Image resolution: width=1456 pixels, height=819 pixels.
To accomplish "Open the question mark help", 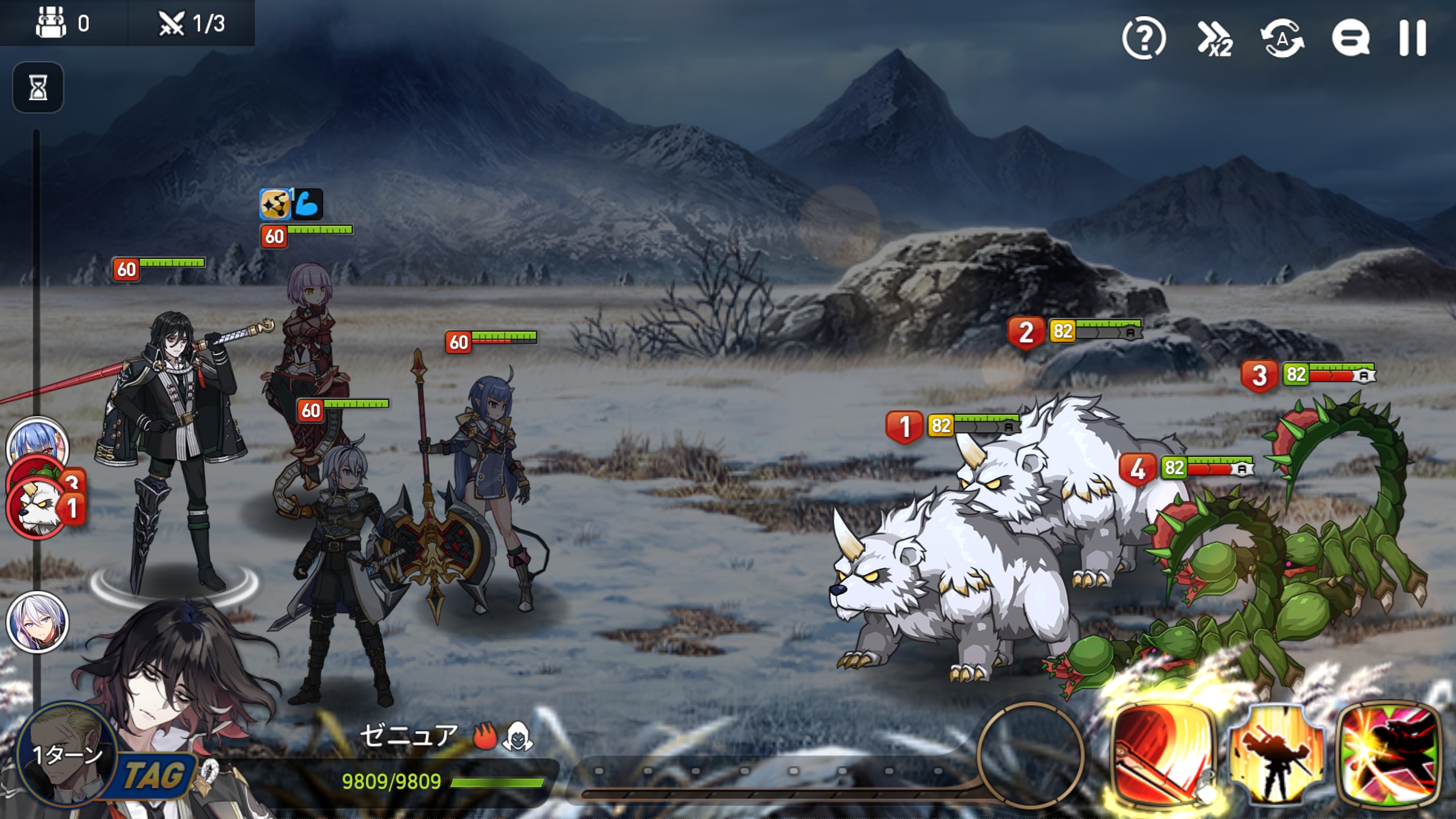I will [x=1144, y=38].
